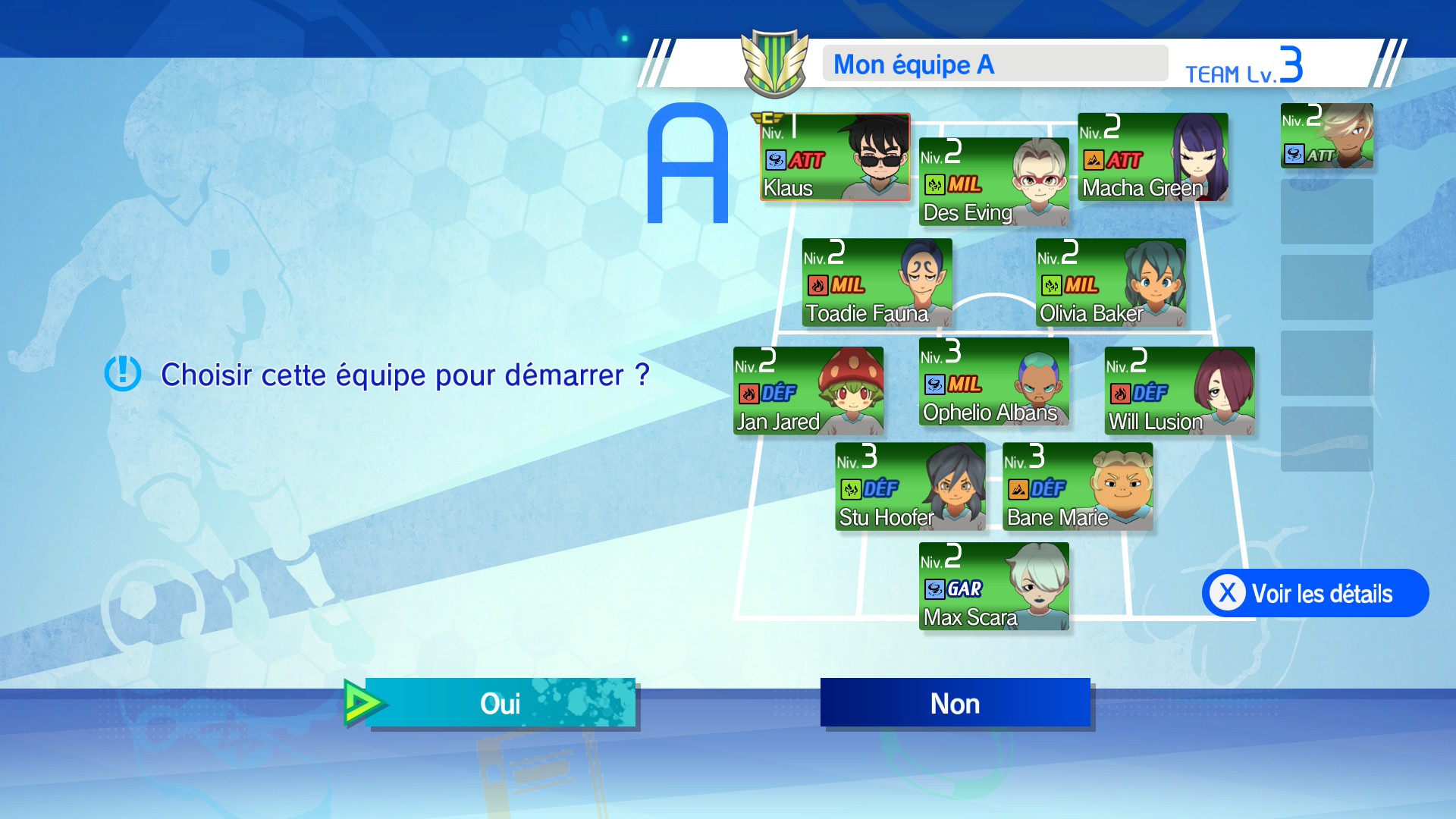The height and width of the screenshot is (819, 1456).
Task: Click the winged team emblem
Action: tap(774, 64)
